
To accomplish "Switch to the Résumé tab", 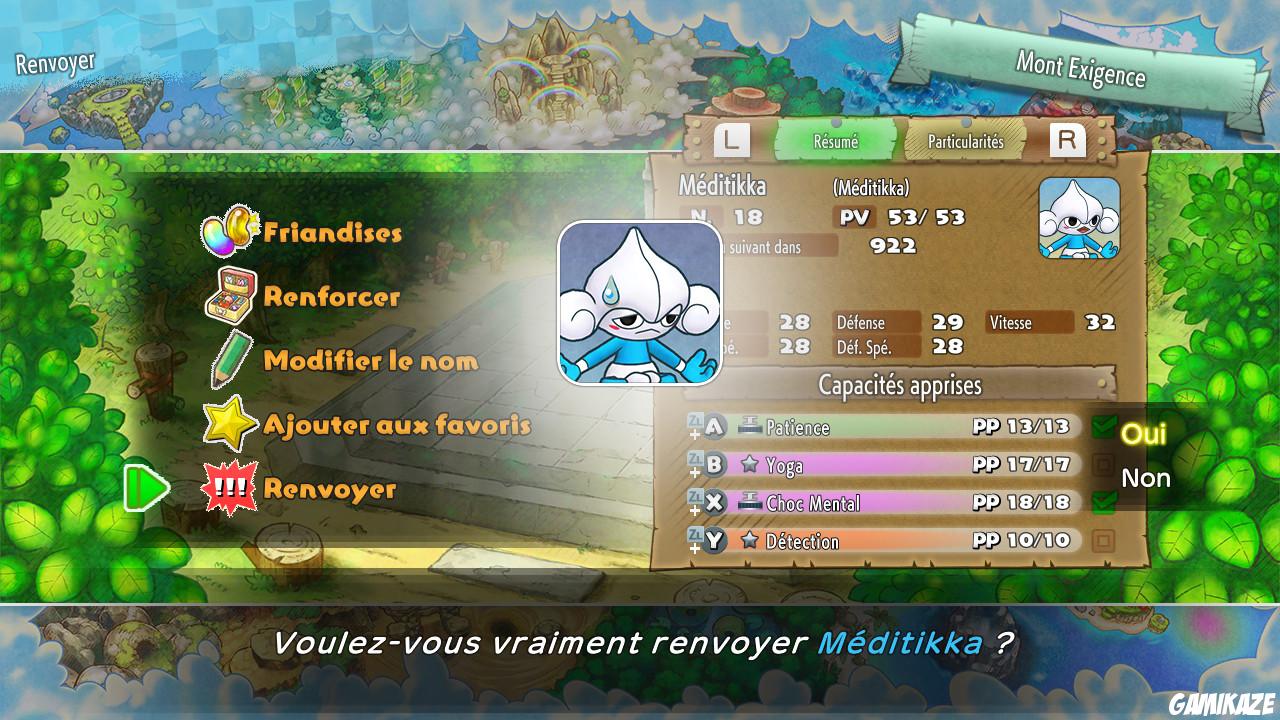I will tap(838, 141).
